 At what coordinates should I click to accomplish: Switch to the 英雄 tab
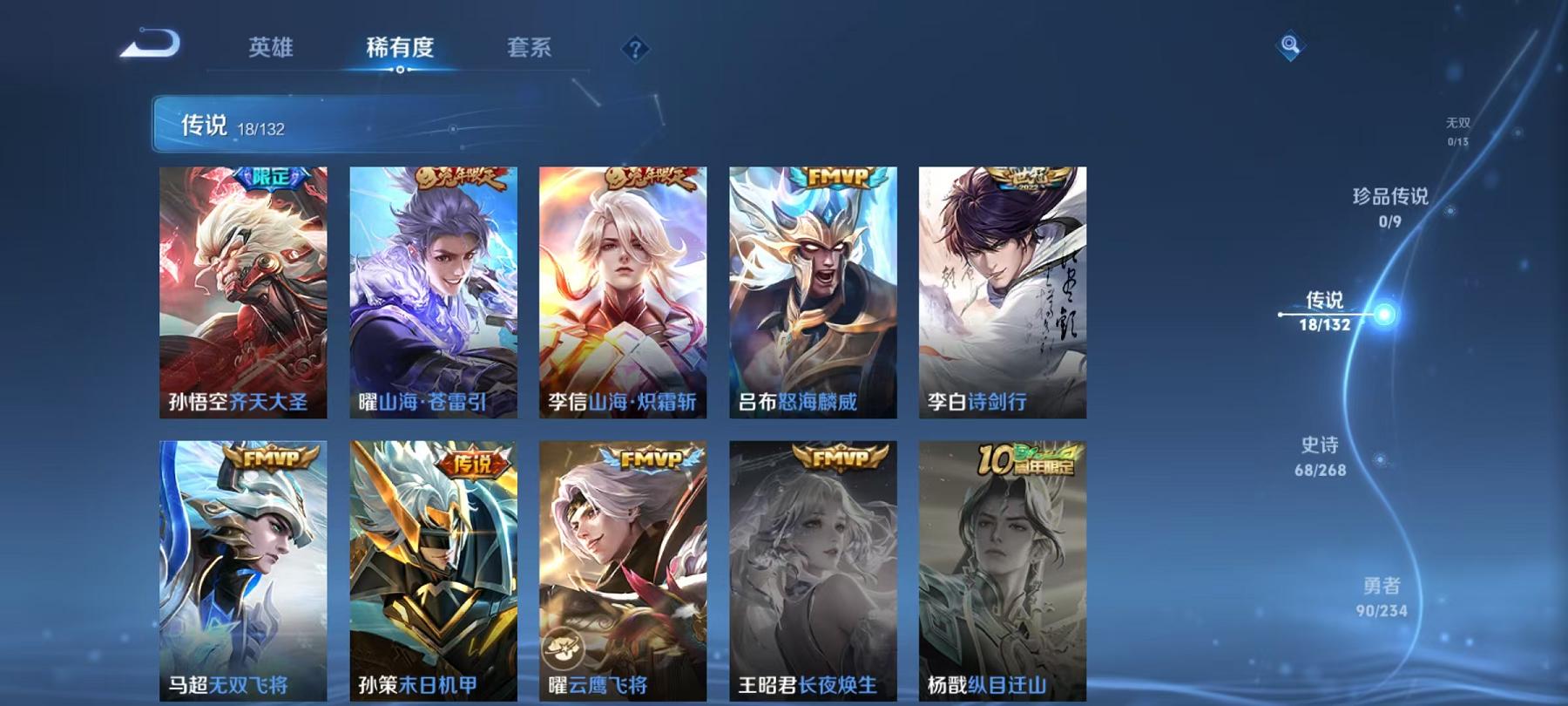[271, 50]
